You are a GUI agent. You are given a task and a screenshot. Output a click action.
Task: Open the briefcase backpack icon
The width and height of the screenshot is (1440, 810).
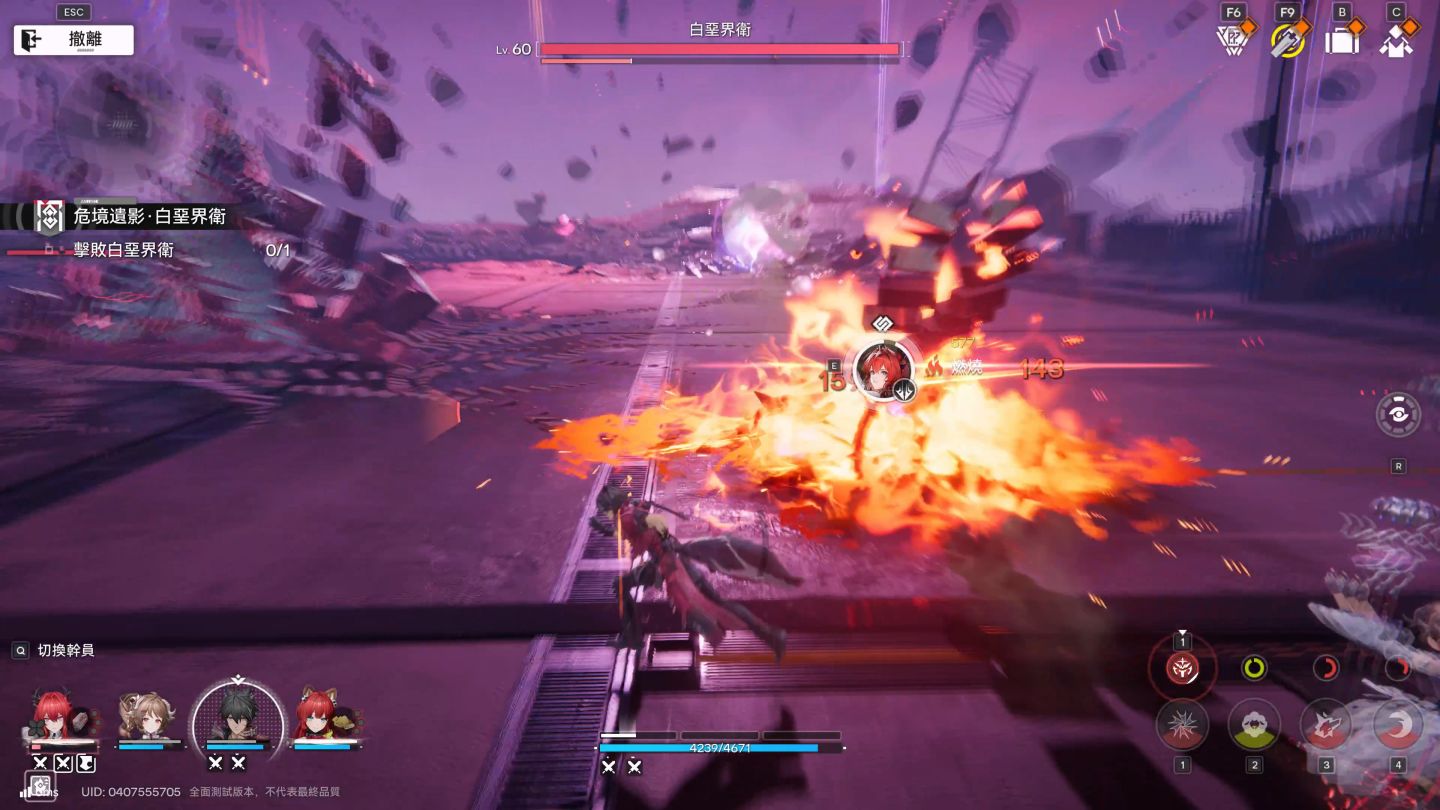tap(1342, 41)
